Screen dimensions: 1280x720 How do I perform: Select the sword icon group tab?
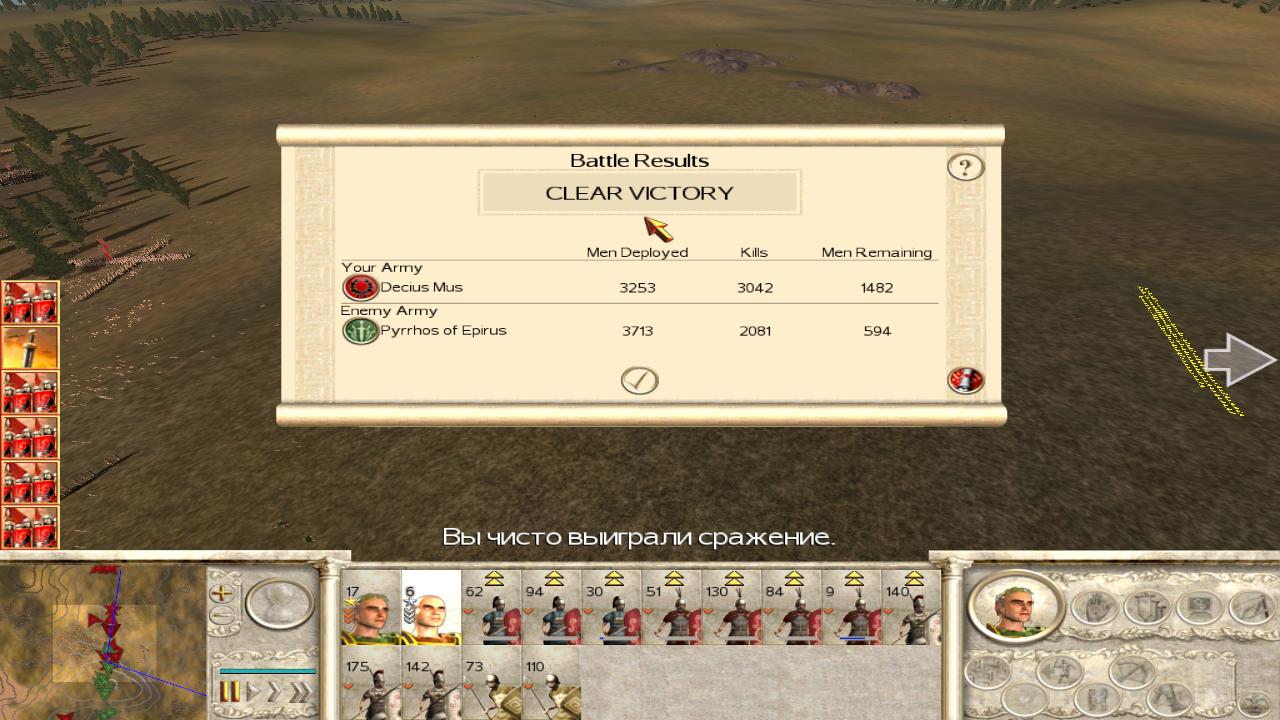(30, 347)
